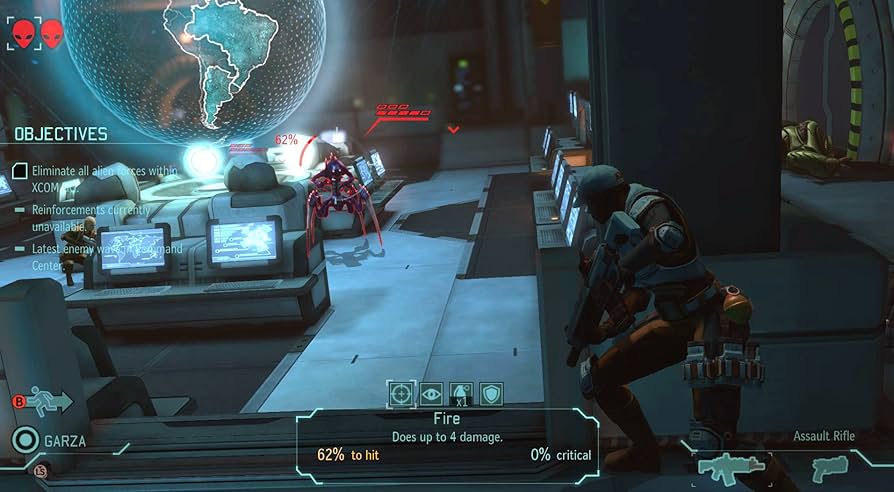Activate the Overwatch eye ability

coord(432,394)
